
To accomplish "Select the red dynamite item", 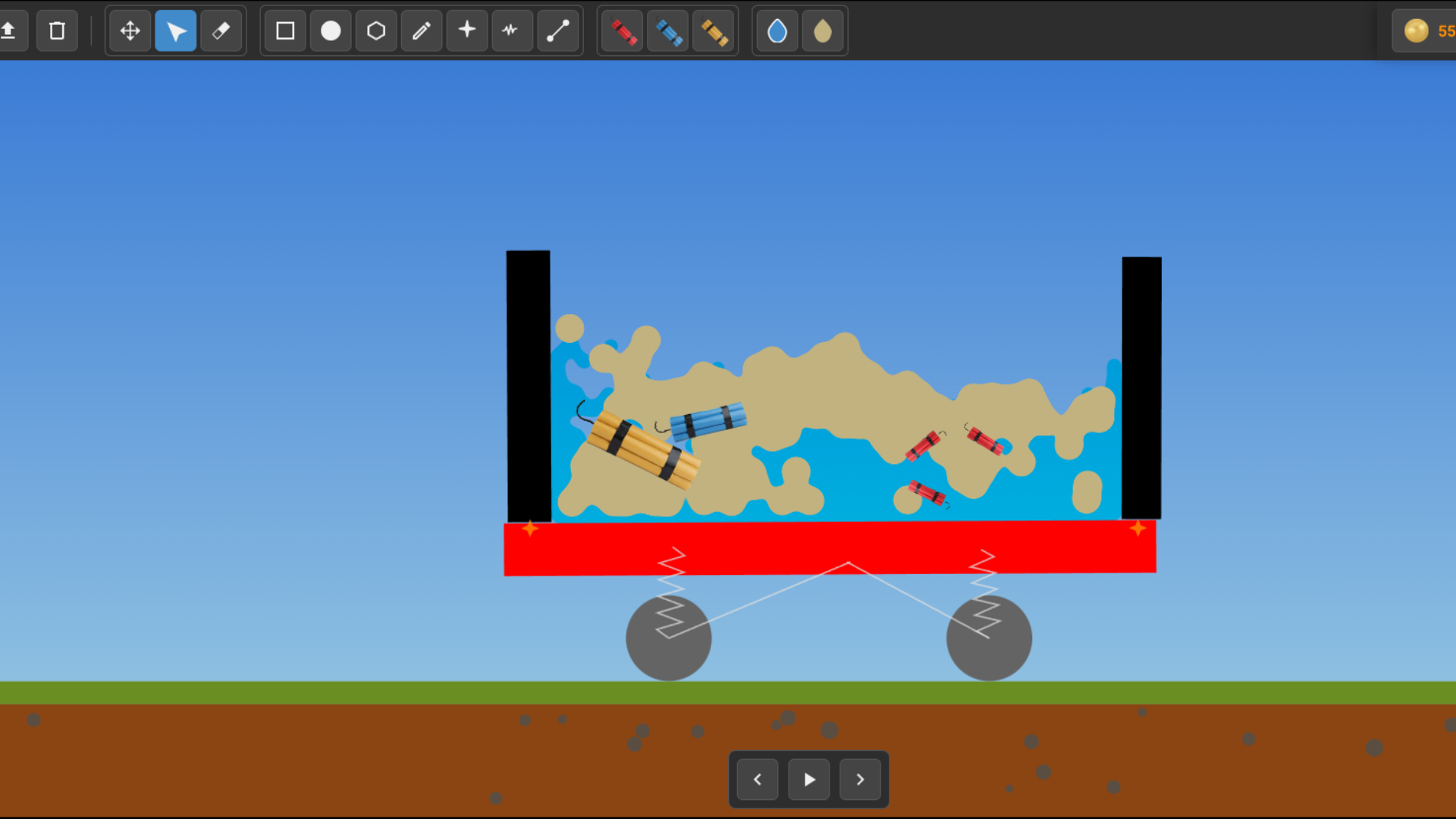I will [620, 31].
